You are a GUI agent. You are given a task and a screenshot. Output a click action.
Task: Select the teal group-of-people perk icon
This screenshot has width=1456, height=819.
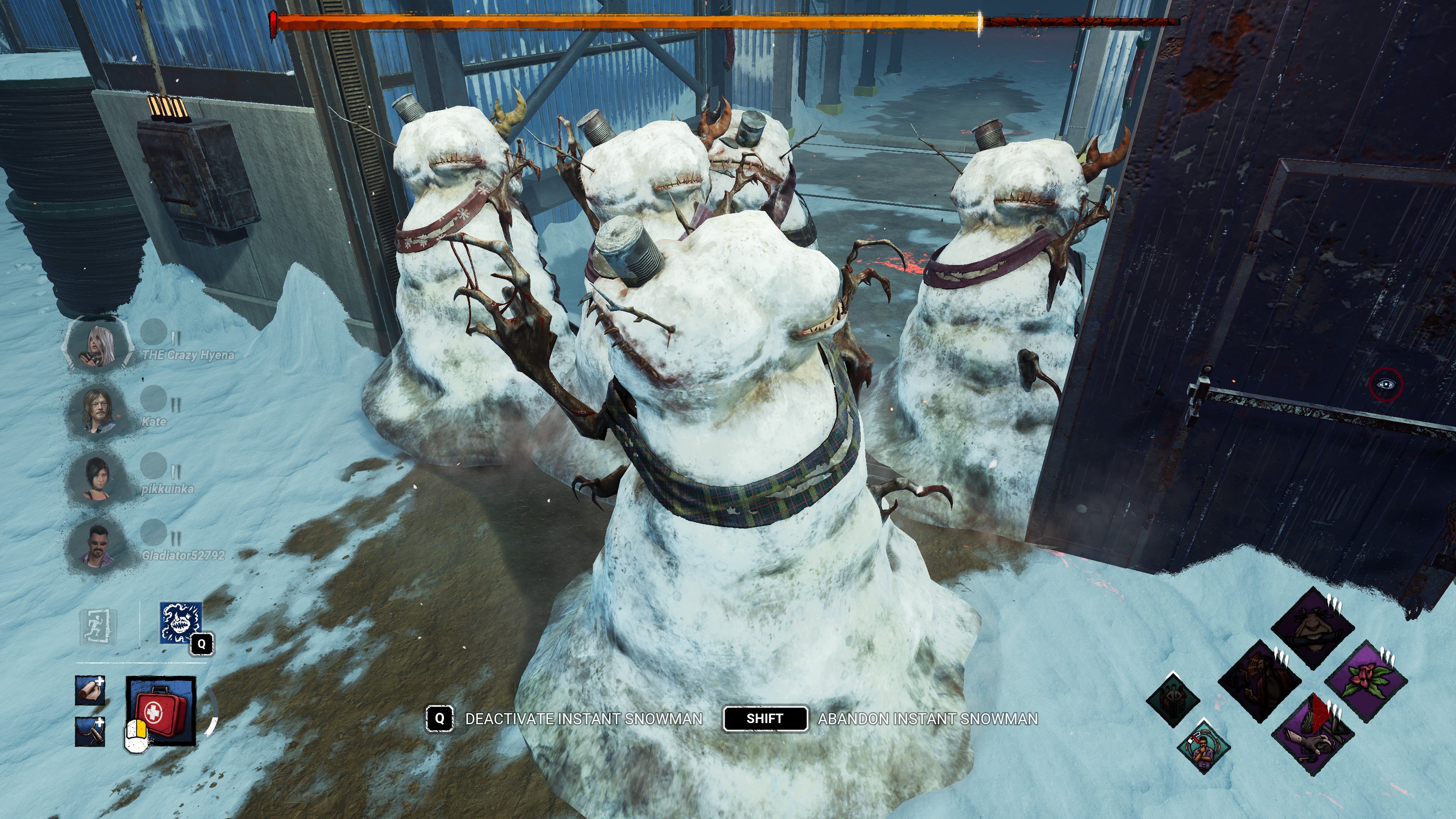tap(1173, 700)
